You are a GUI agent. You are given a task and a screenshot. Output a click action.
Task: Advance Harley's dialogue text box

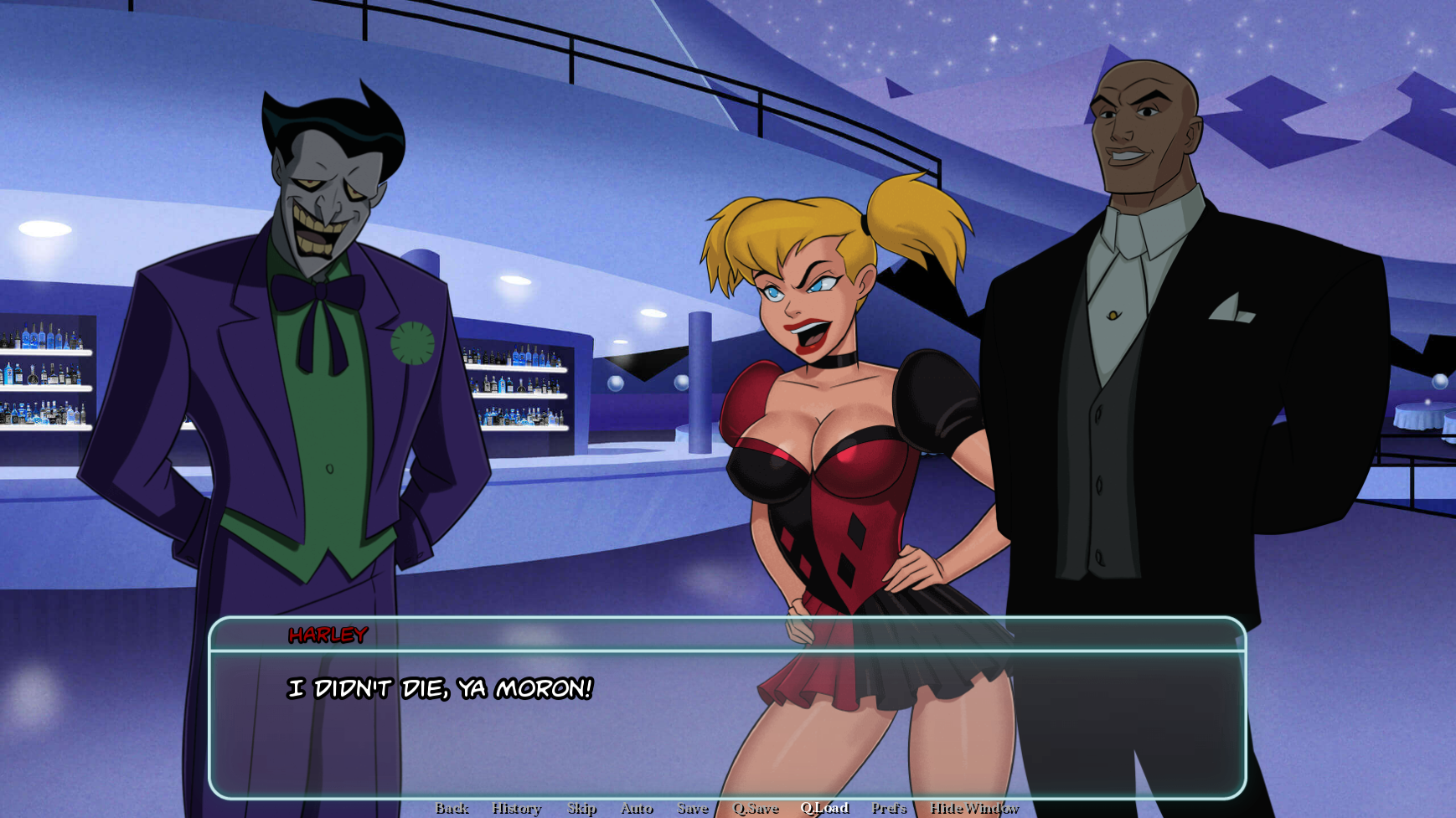click(727, 720)
